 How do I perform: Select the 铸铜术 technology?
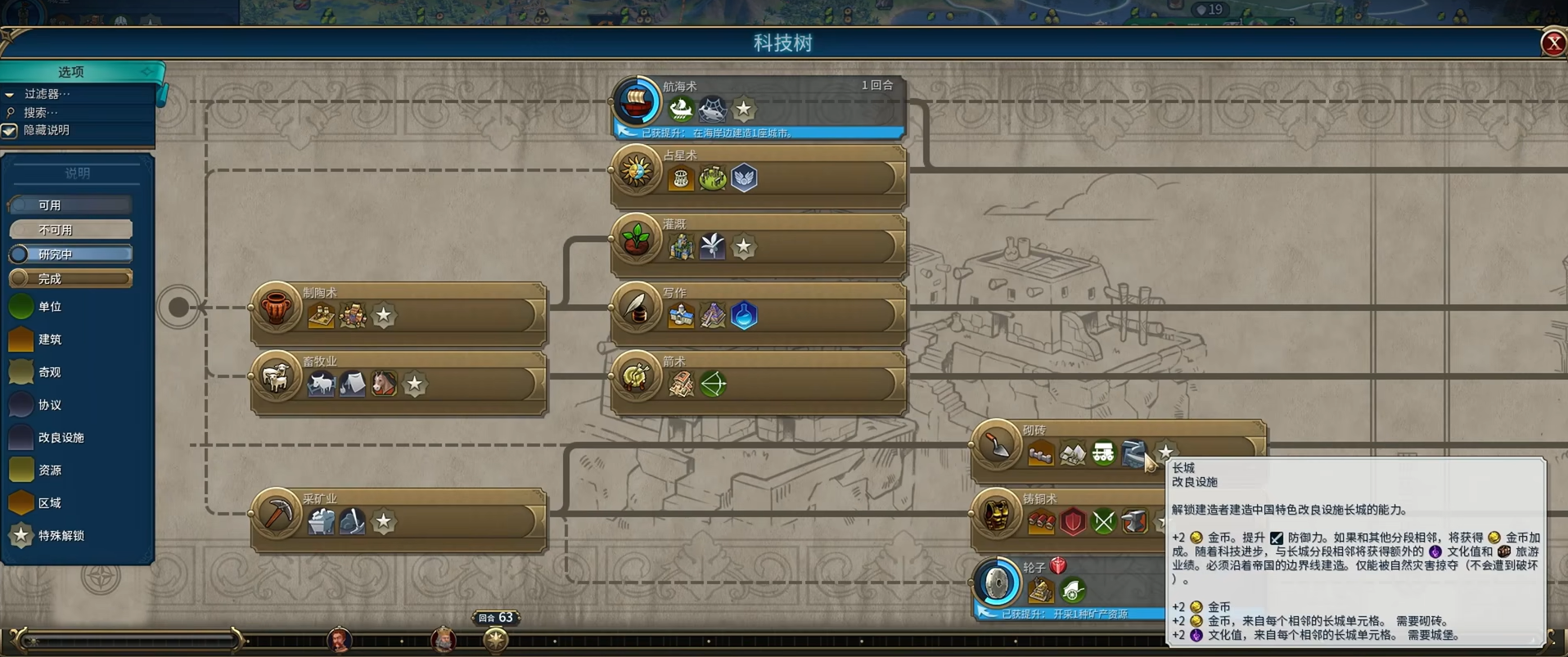click(1064, 500)
